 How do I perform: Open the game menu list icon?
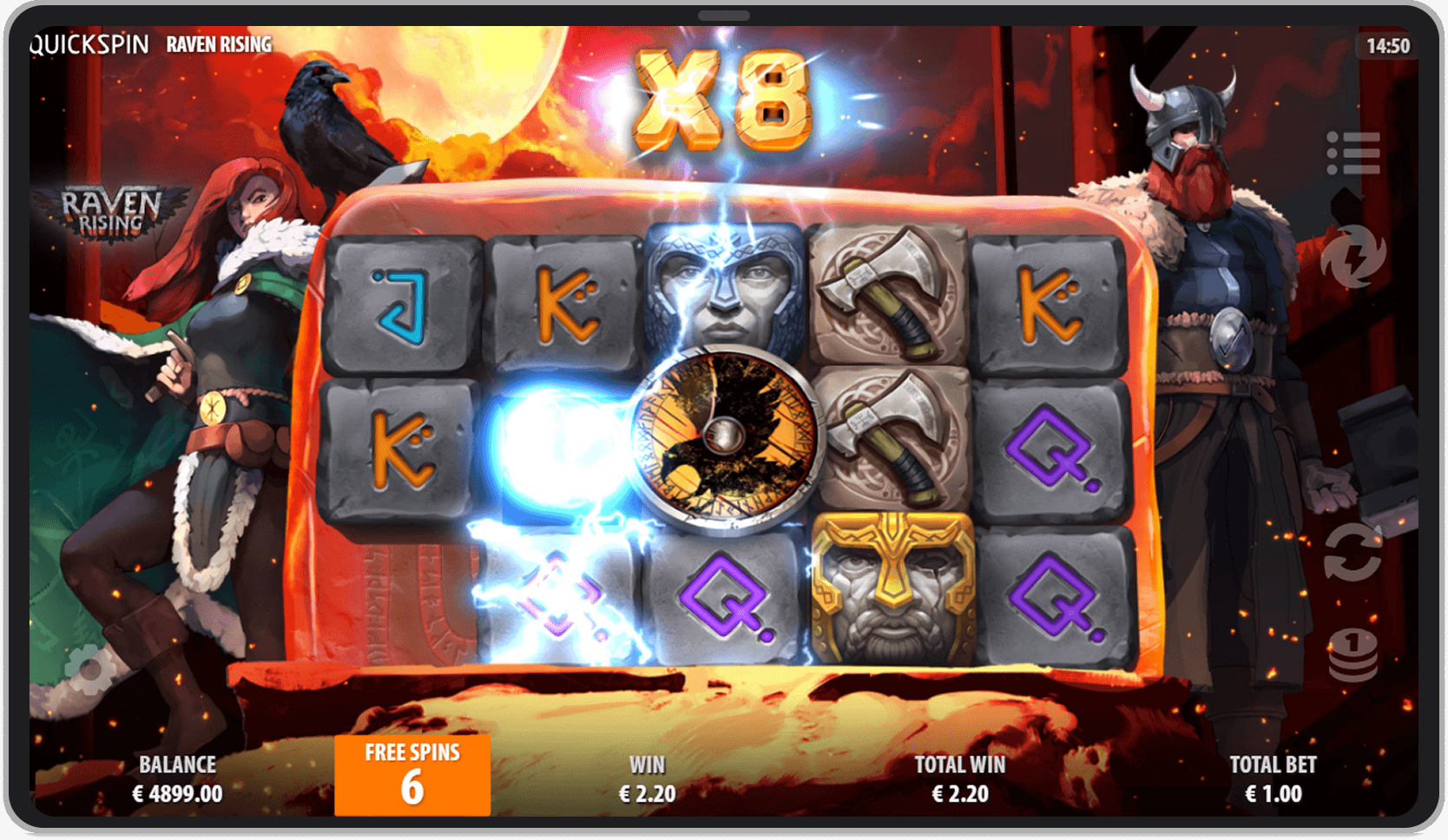(1354, 152)
